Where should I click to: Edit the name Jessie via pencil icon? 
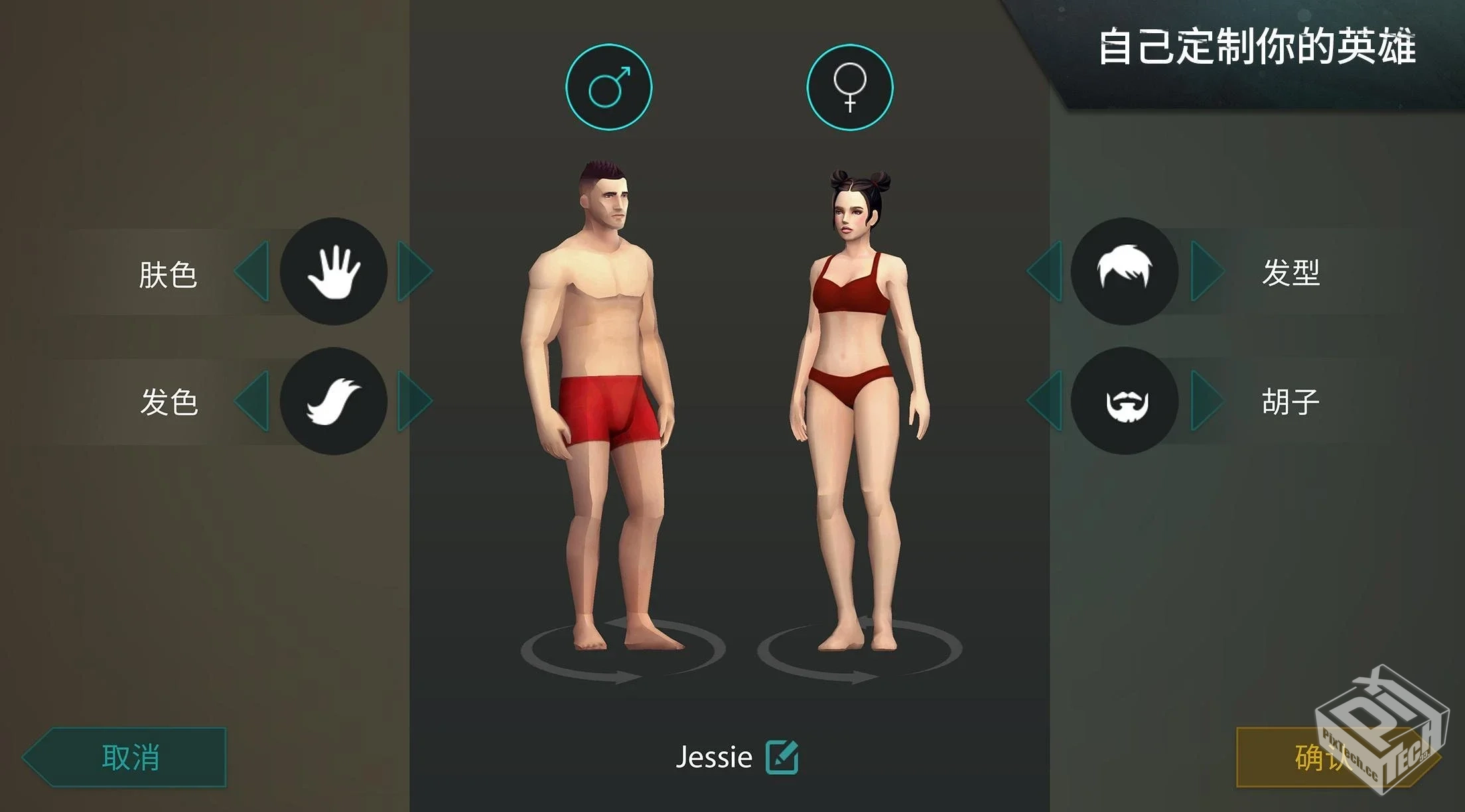(782, 757)
